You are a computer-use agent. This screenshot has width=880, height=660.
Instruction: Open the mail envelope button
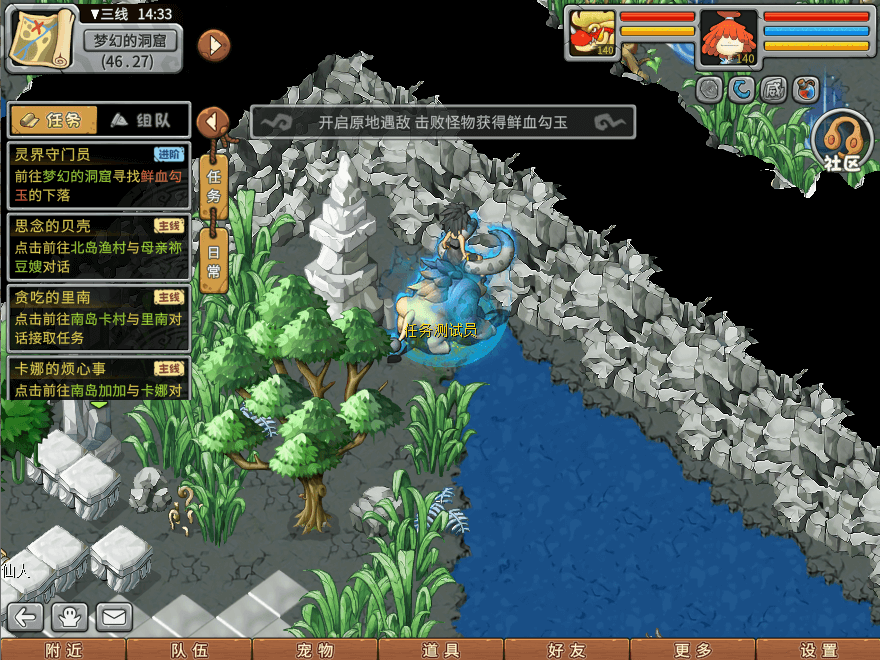(x=113, y=617)
